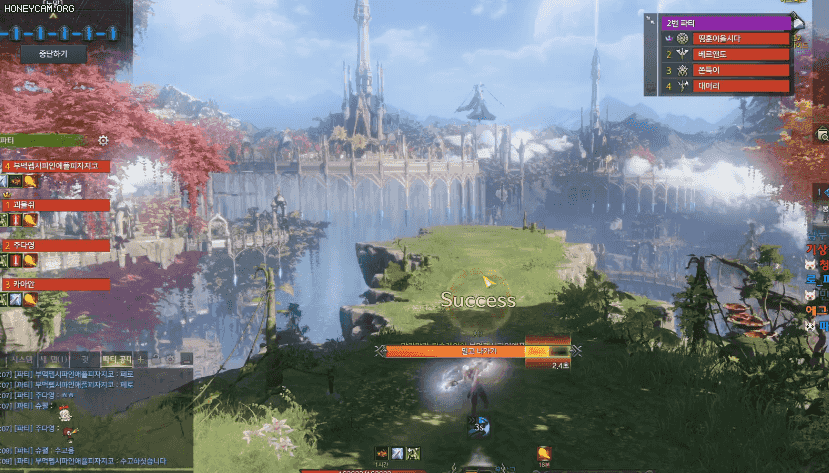Open party settings gear icon
The image size is (829, 473).
click(x=103, y=141)
